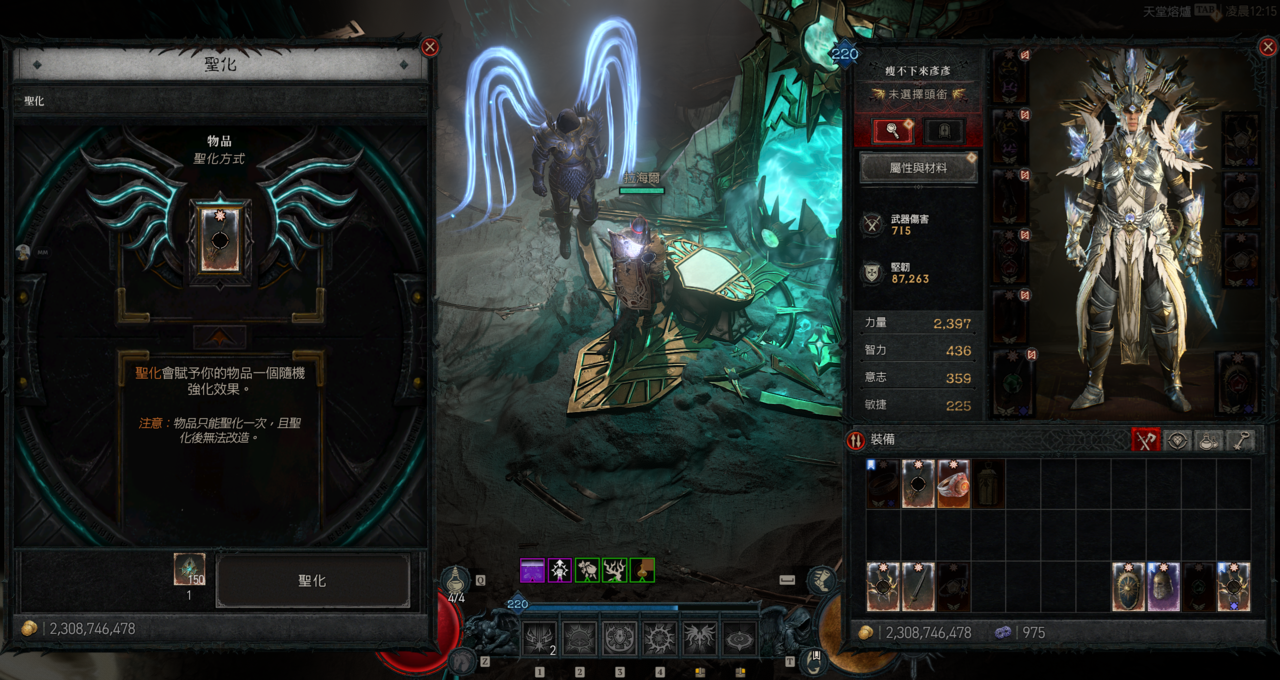Select the shield item in the inventory
The width and height of the screenshot is (1280, 680).
point(1129,587)
